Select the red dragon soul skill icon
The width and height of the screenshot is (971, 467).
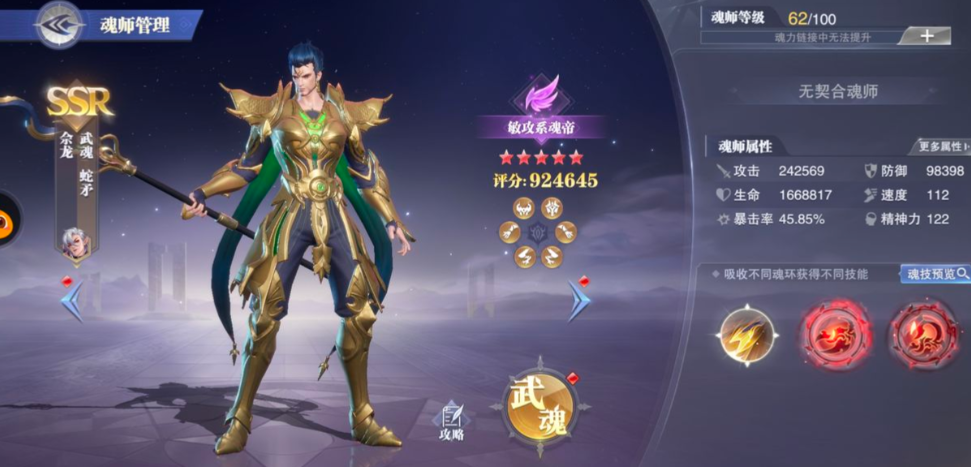click(x=835, y=335)
